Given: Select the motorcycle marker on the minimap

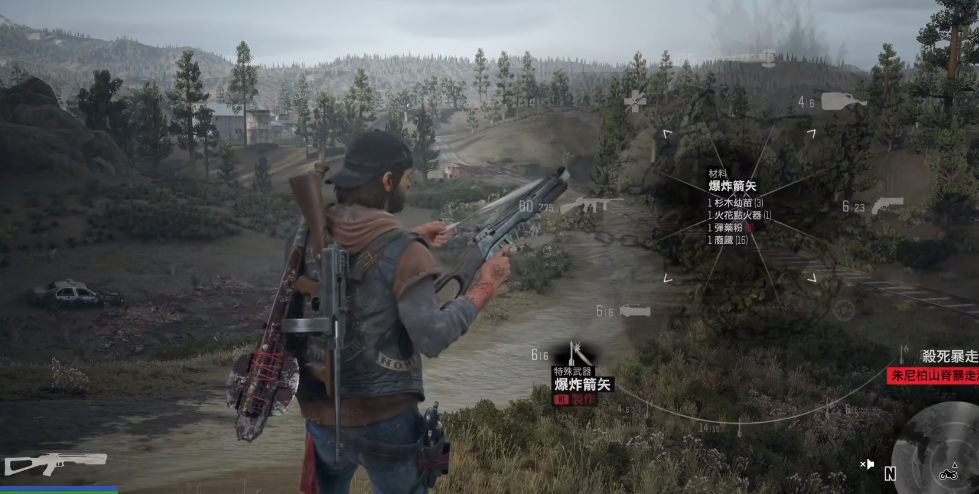Looking at the screenshot, I should (x=945, y=473).
